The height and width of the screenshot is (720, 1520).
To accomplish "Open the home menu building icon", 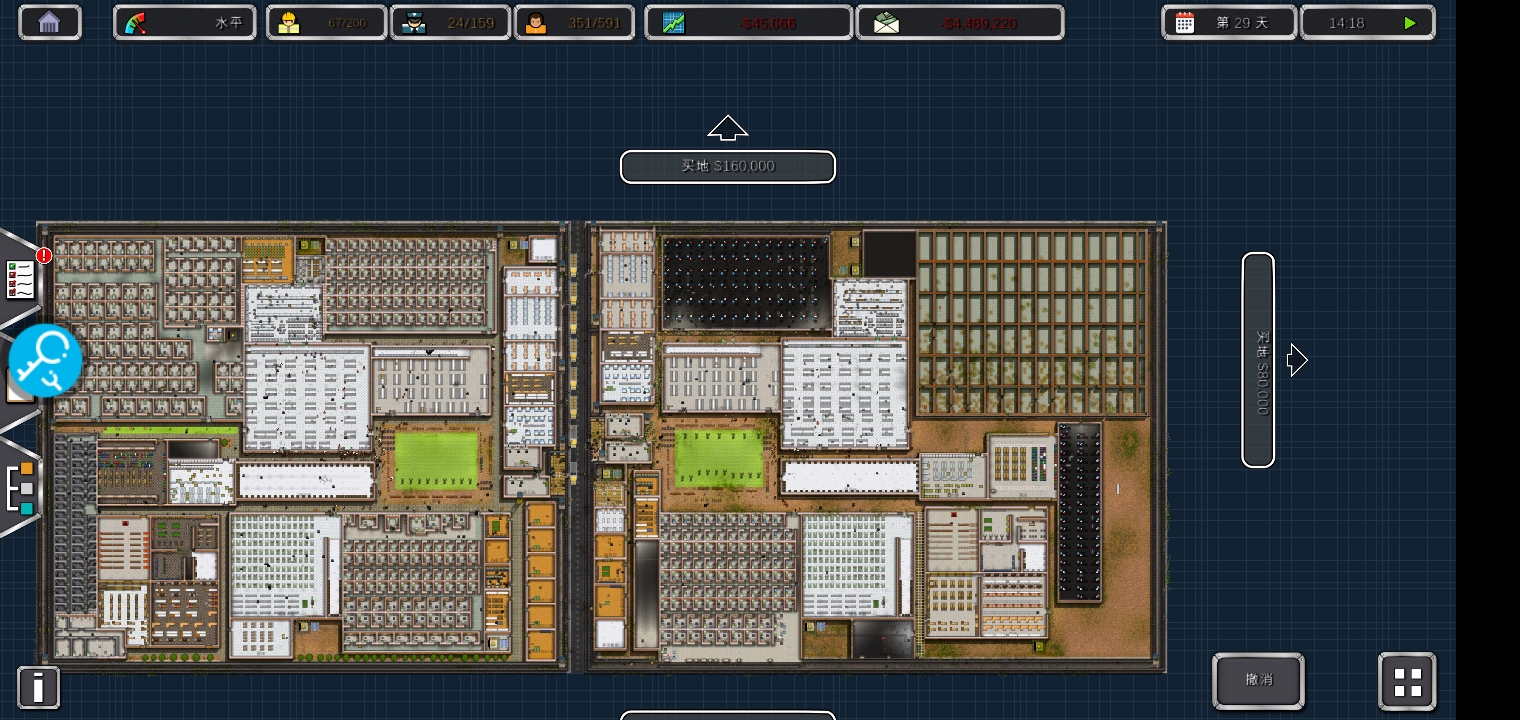I will 49,22.
